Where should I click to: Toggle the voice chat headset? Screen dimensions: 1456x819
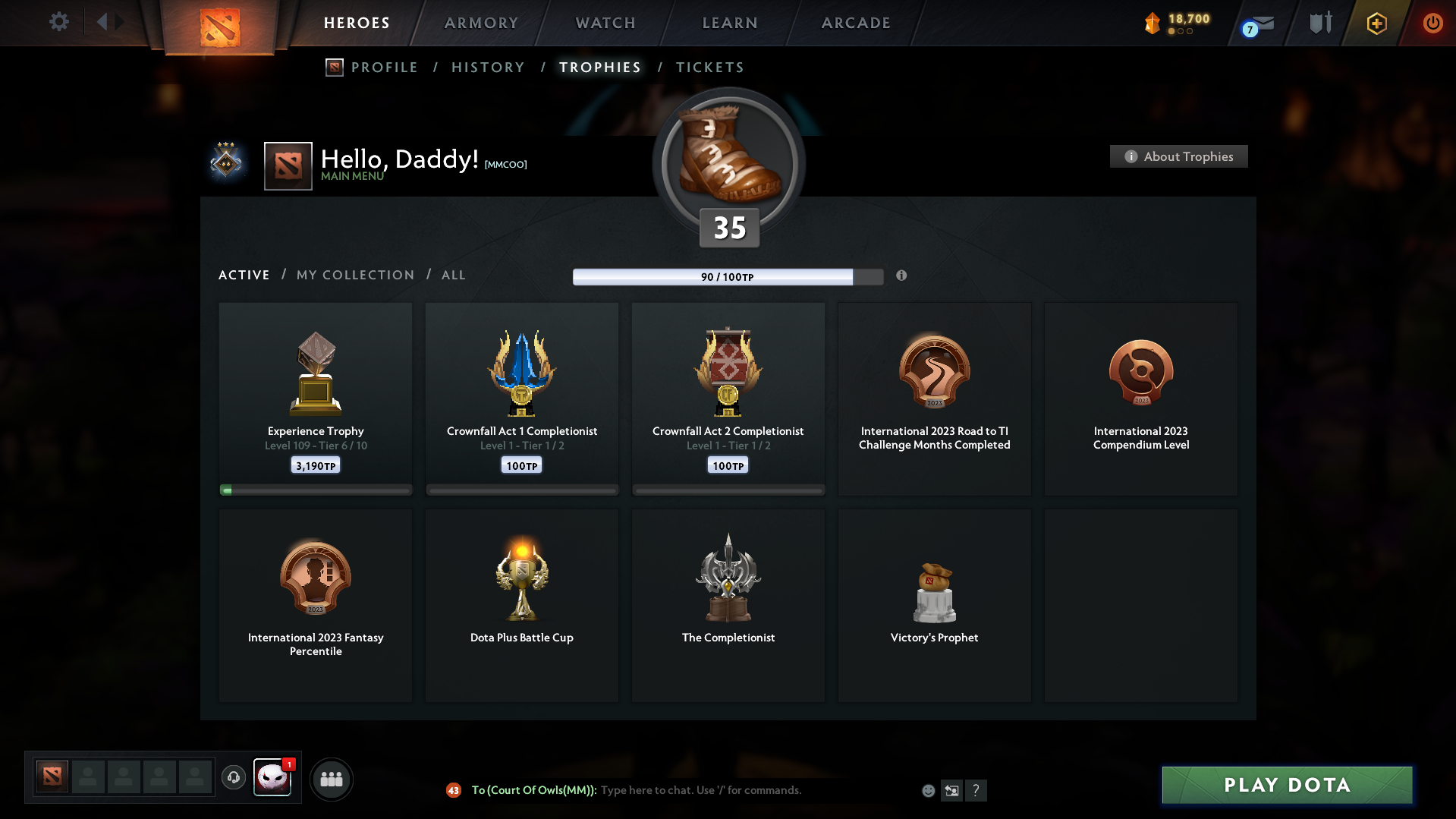click(233, 778)
